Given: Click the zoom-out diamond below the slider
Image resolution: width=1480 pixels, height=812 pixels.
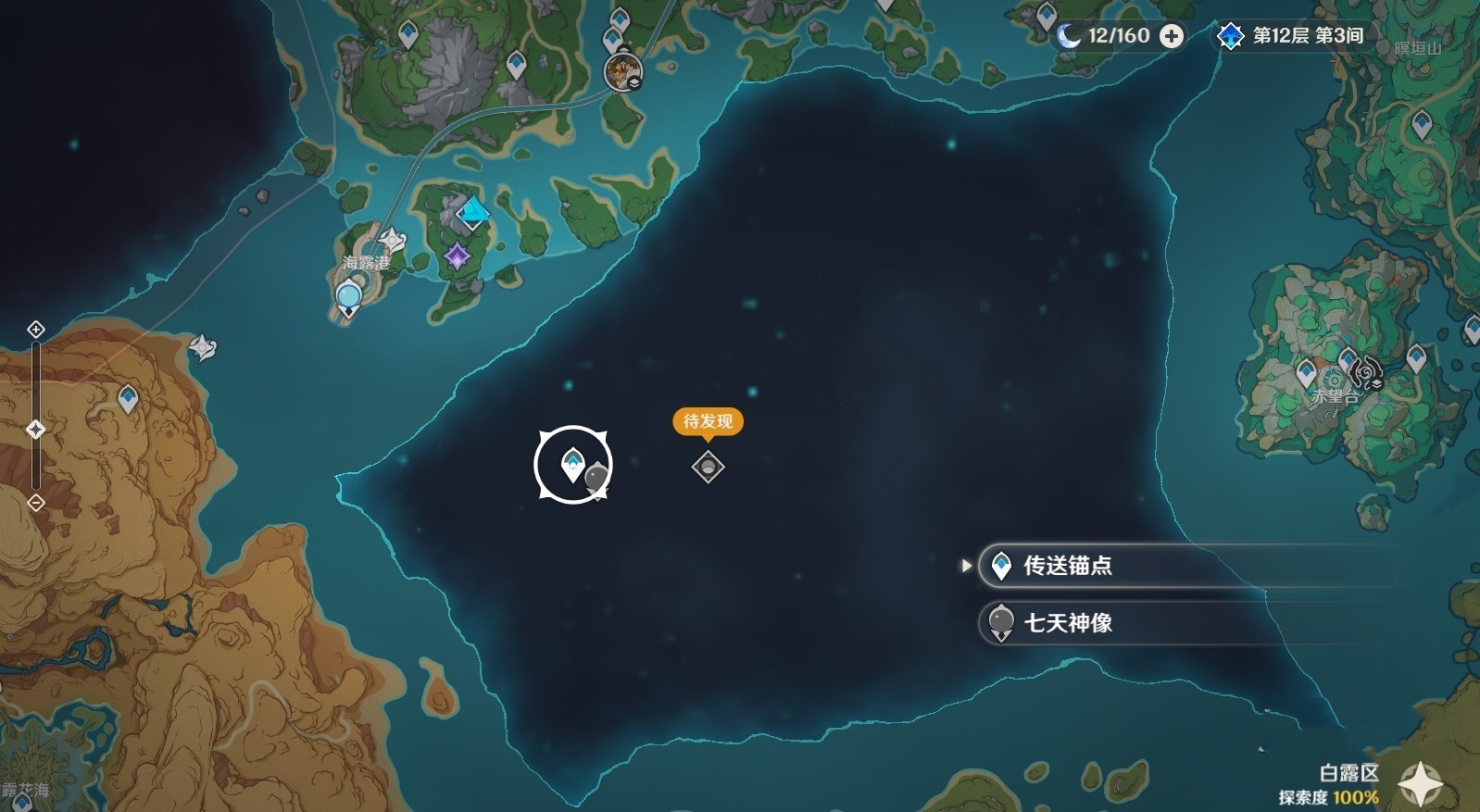Looking at the screenshot, I should pos(35,501).
